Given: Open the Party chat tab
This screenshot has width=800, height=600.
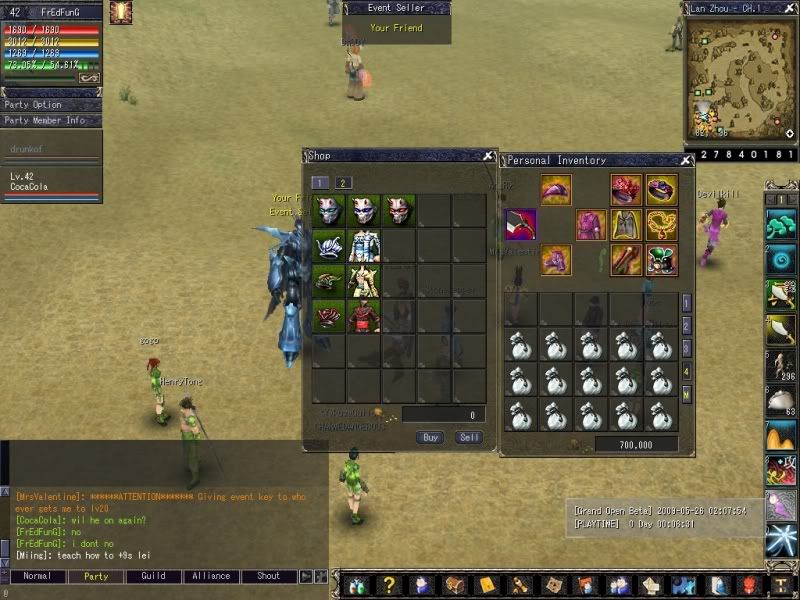Looking at the screenshot, I should pyautogui.click(x=96, y=576).
